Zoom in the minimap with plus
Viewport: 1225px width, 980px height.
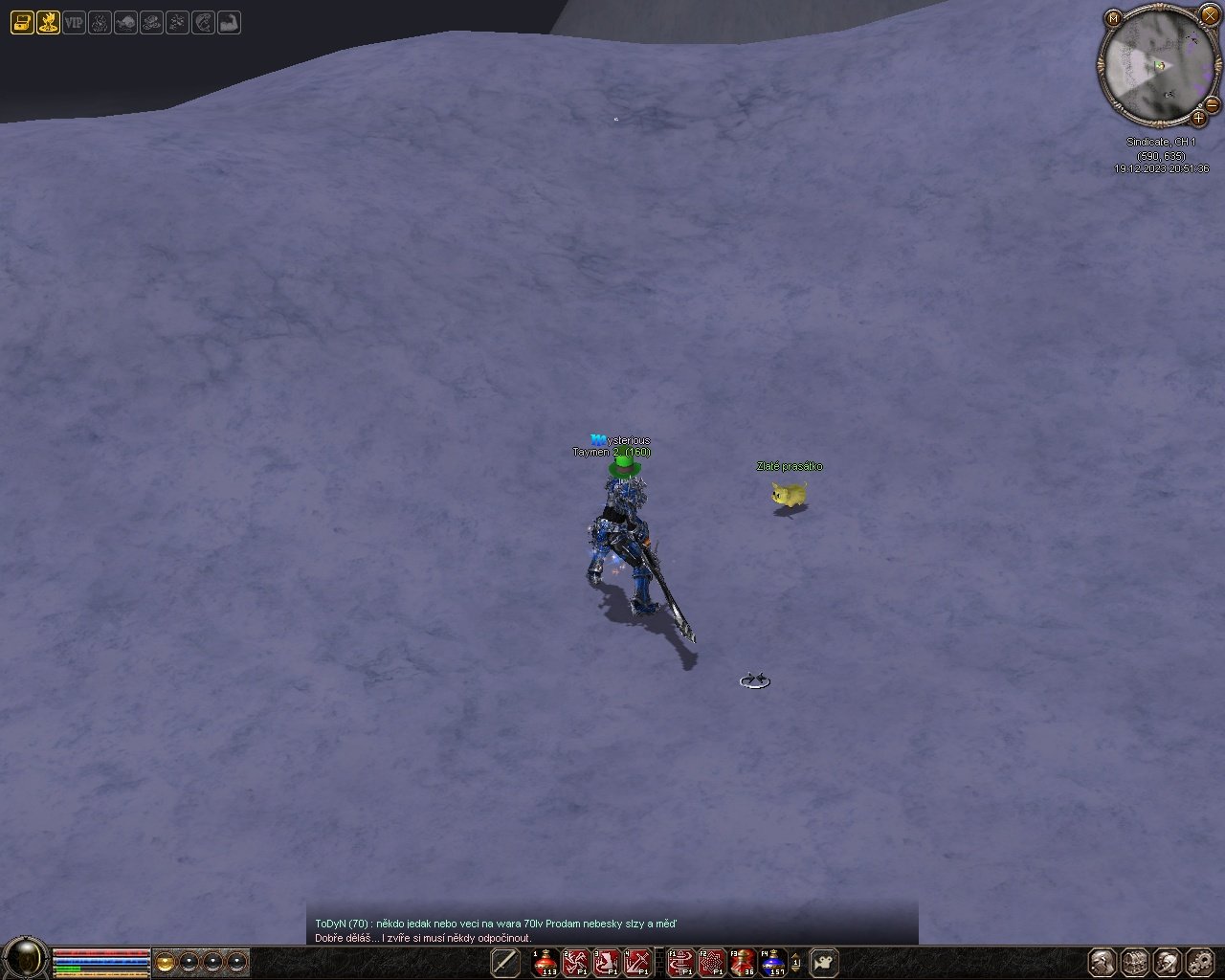tap(1198, 119)
